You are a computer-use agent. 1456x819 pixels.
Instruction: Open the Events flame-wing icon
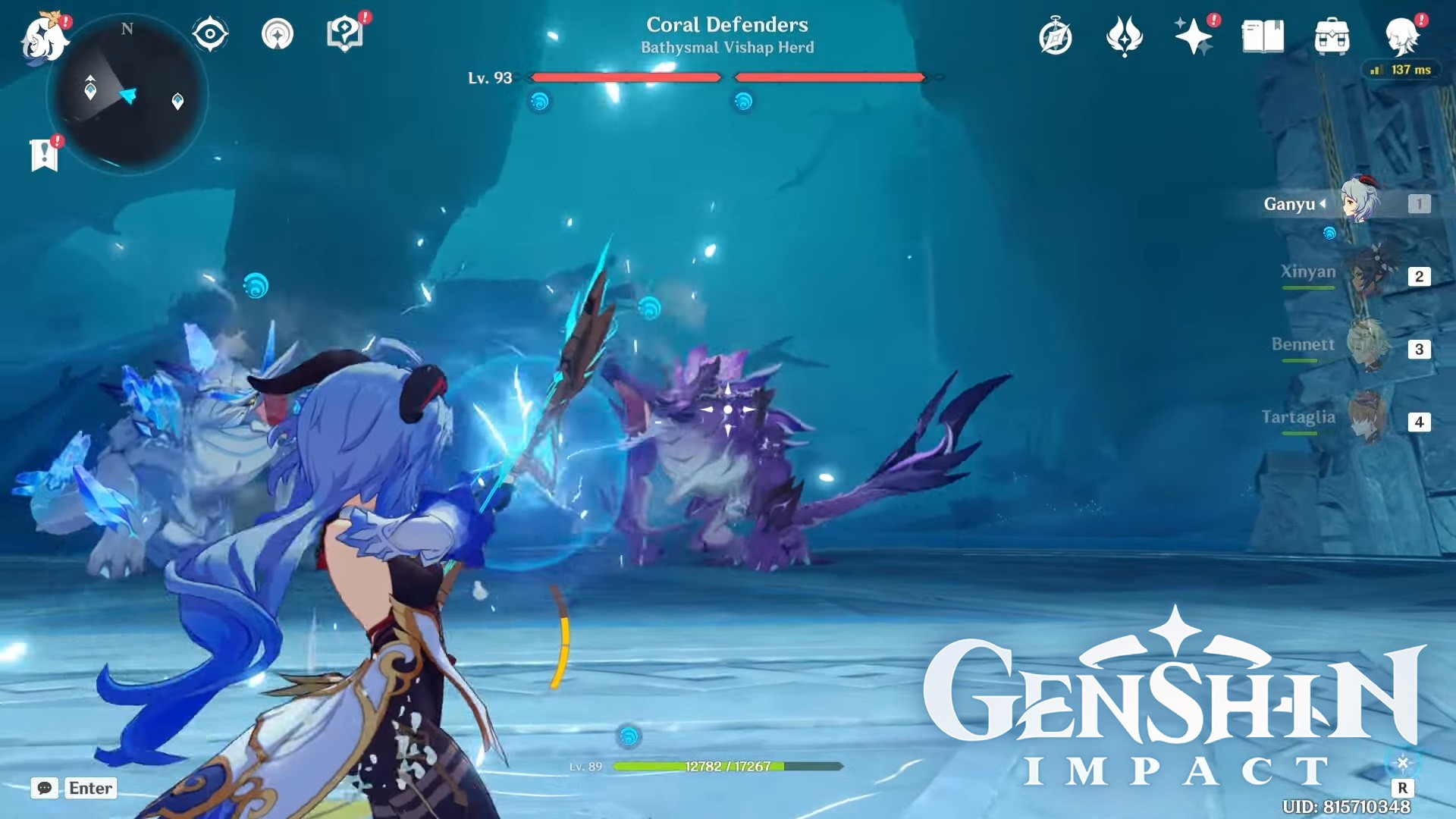(1124, 36)
